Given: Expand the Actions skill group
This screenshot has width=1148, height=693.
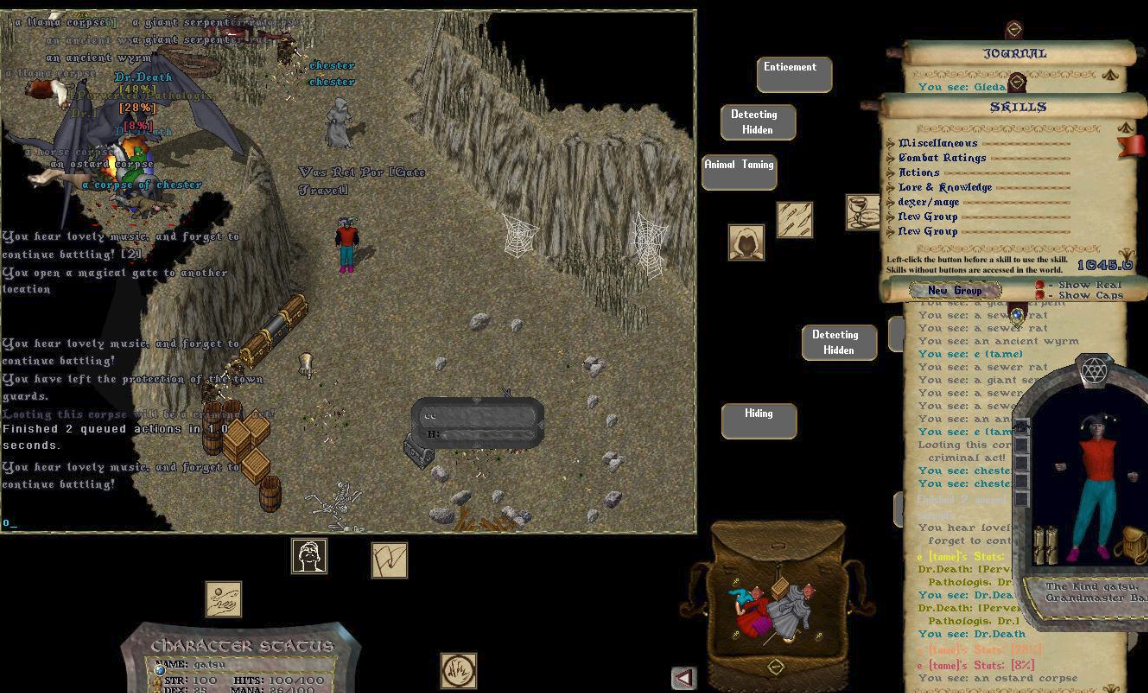Looking at the screenshot, I should [891, 173].
